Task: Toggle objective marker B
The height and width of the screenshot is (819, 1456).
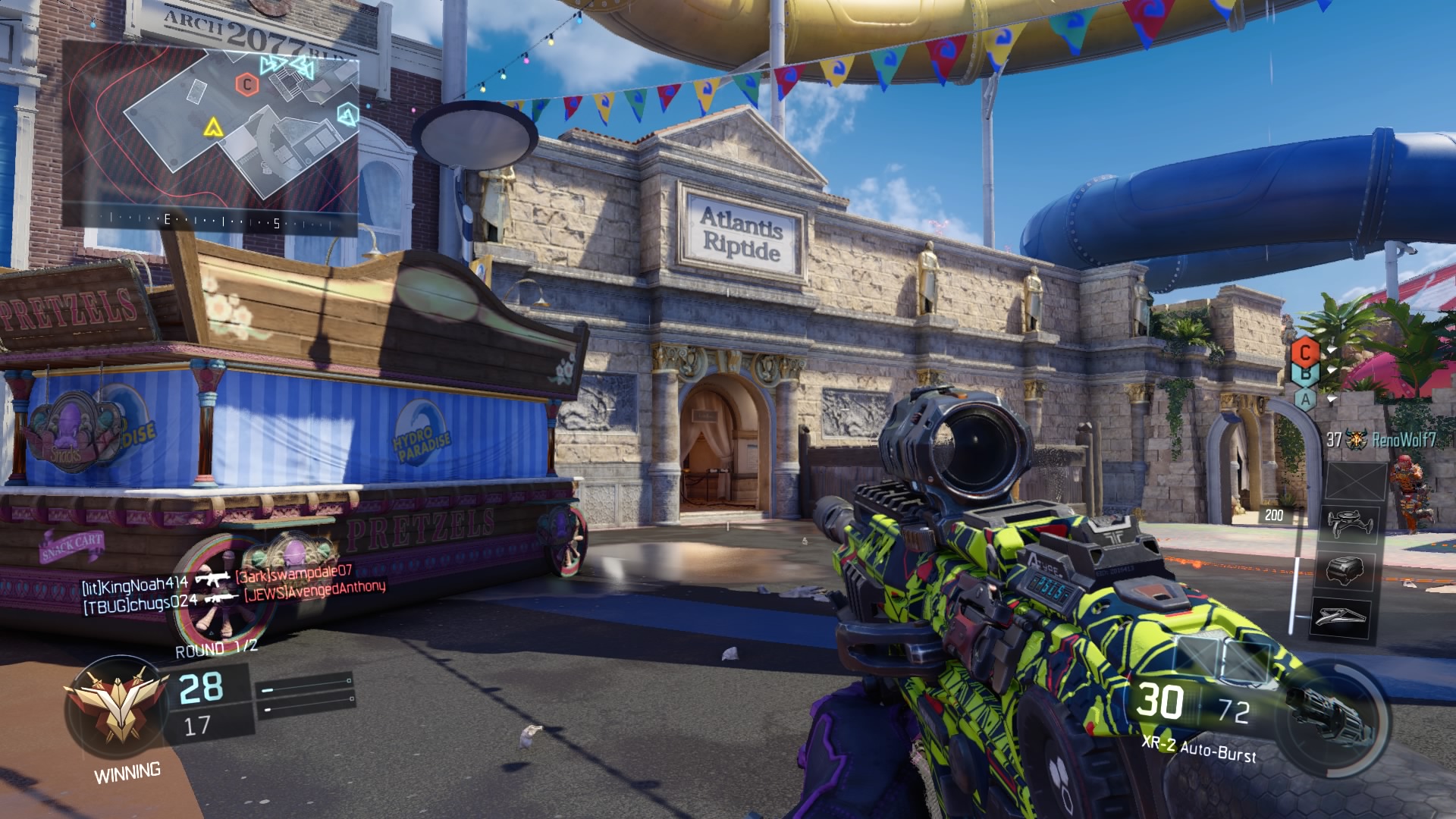Action: (1306, 373)
